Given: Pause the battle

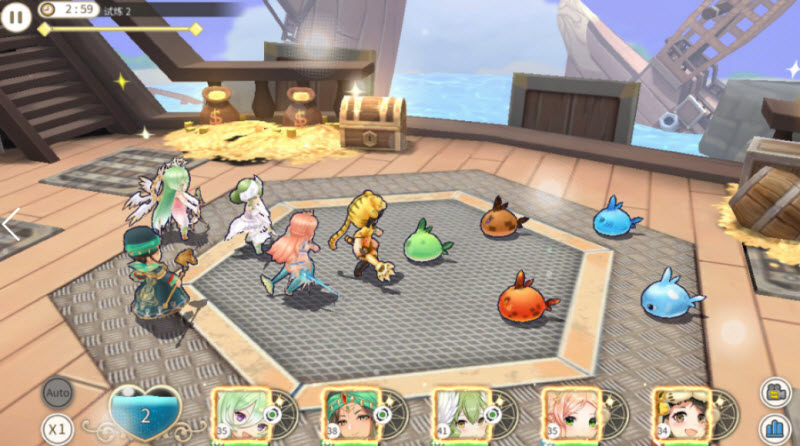Looking at the screenshot, I should [x=17, y=17].
